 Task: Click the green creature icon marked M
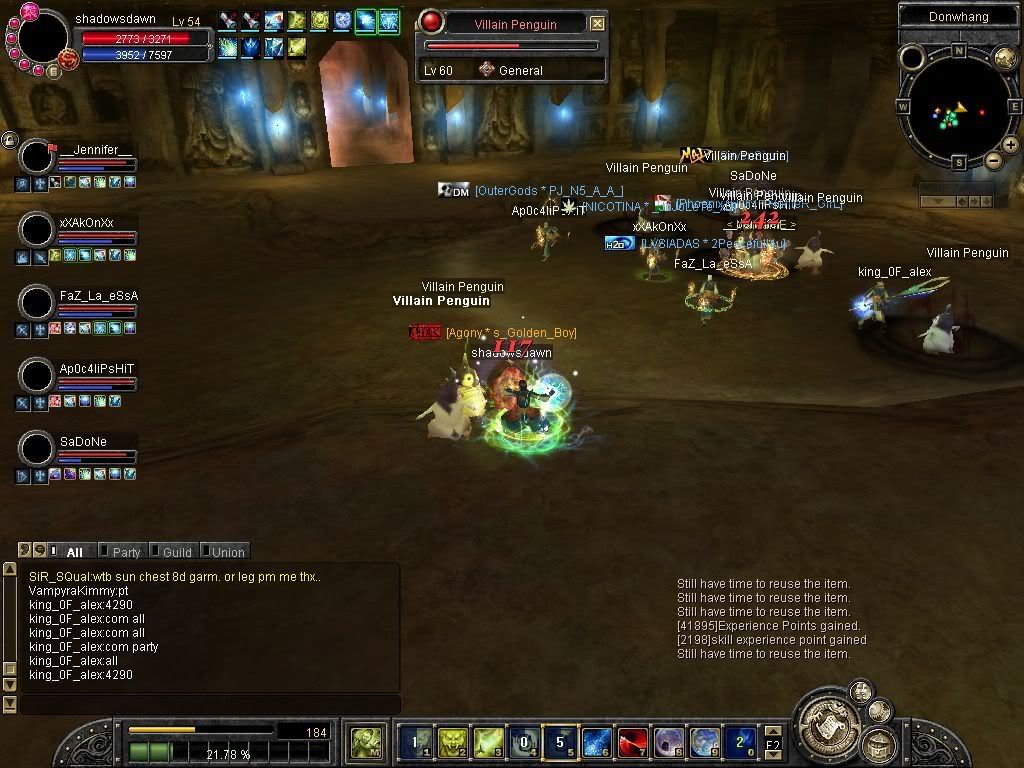(366, 743)
